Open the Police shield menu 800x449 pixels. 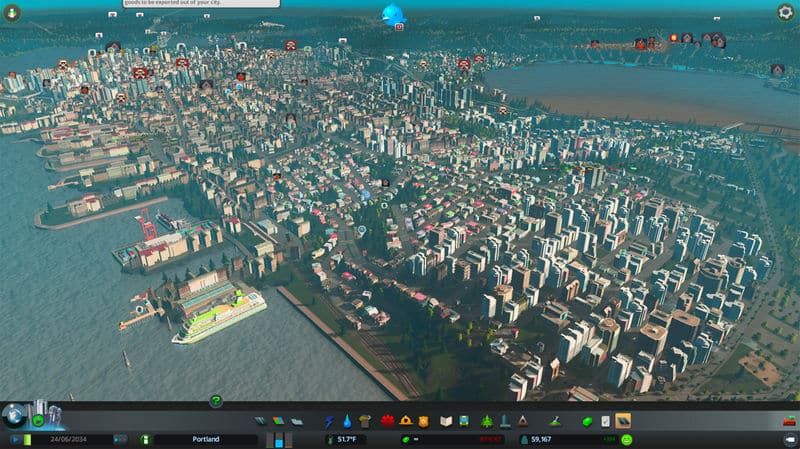(424, 421)
